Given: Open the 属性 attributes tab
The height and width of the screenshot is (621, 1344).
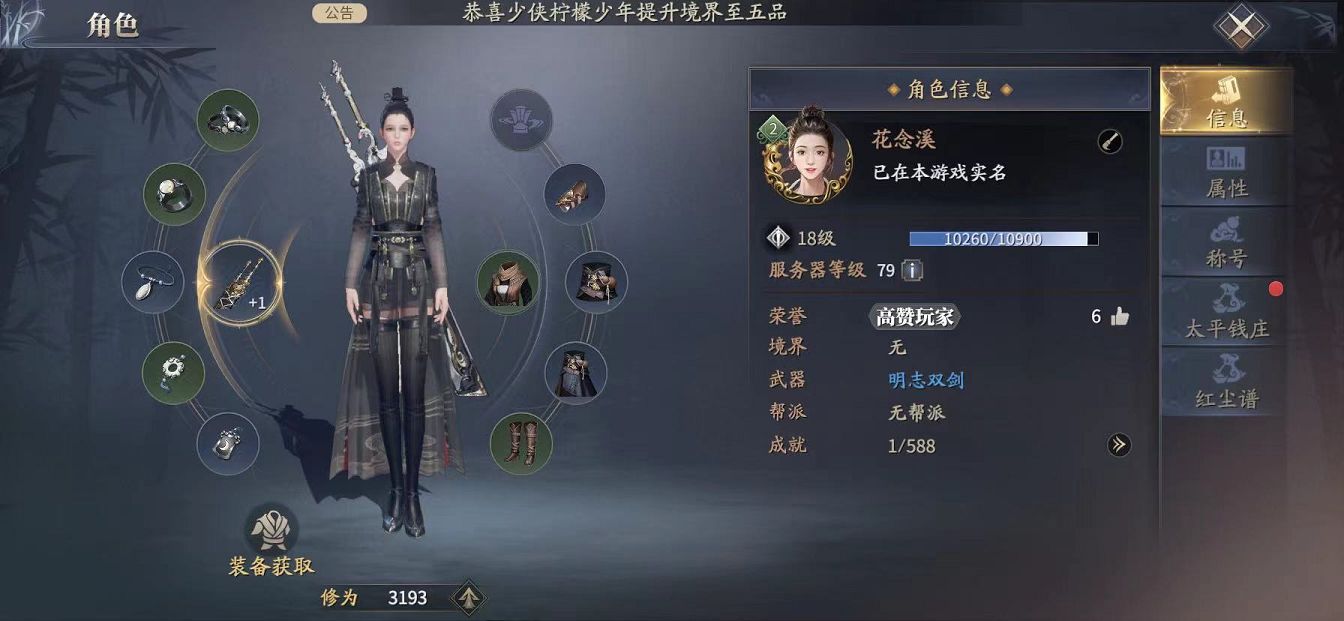Looking at the screenshot, I should pyautogui.click(x=1226, y=172).
